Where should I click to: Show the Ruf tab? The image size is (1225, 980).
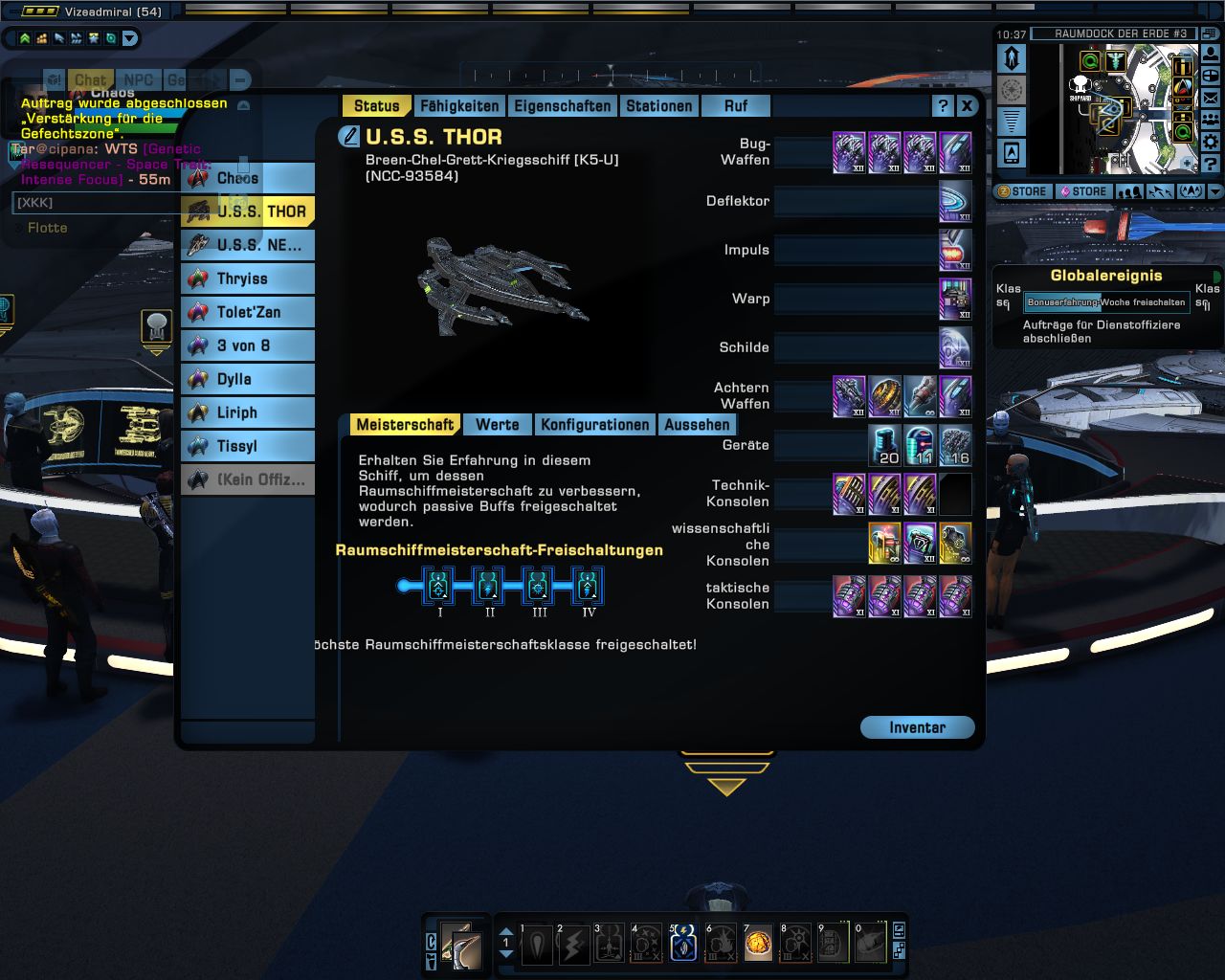pyautogui.click(x=735, y=106)
